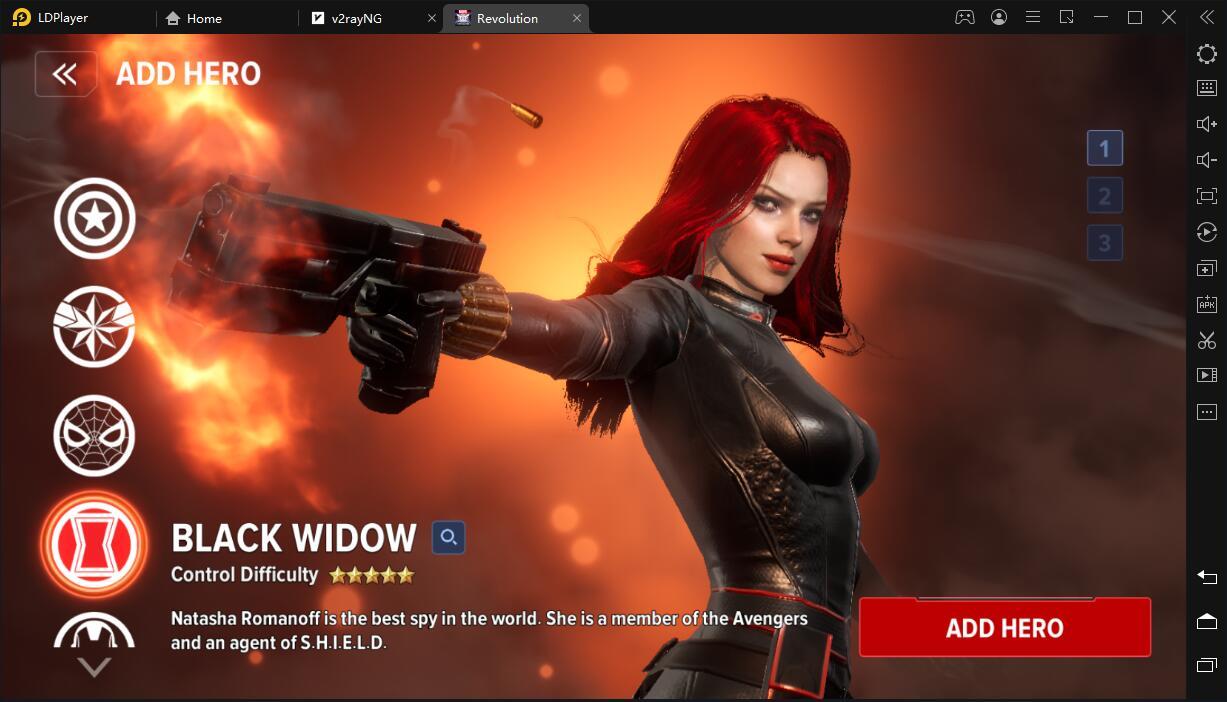
Task: Go back using the double-arrow button
Action: [x=65, y=74]
